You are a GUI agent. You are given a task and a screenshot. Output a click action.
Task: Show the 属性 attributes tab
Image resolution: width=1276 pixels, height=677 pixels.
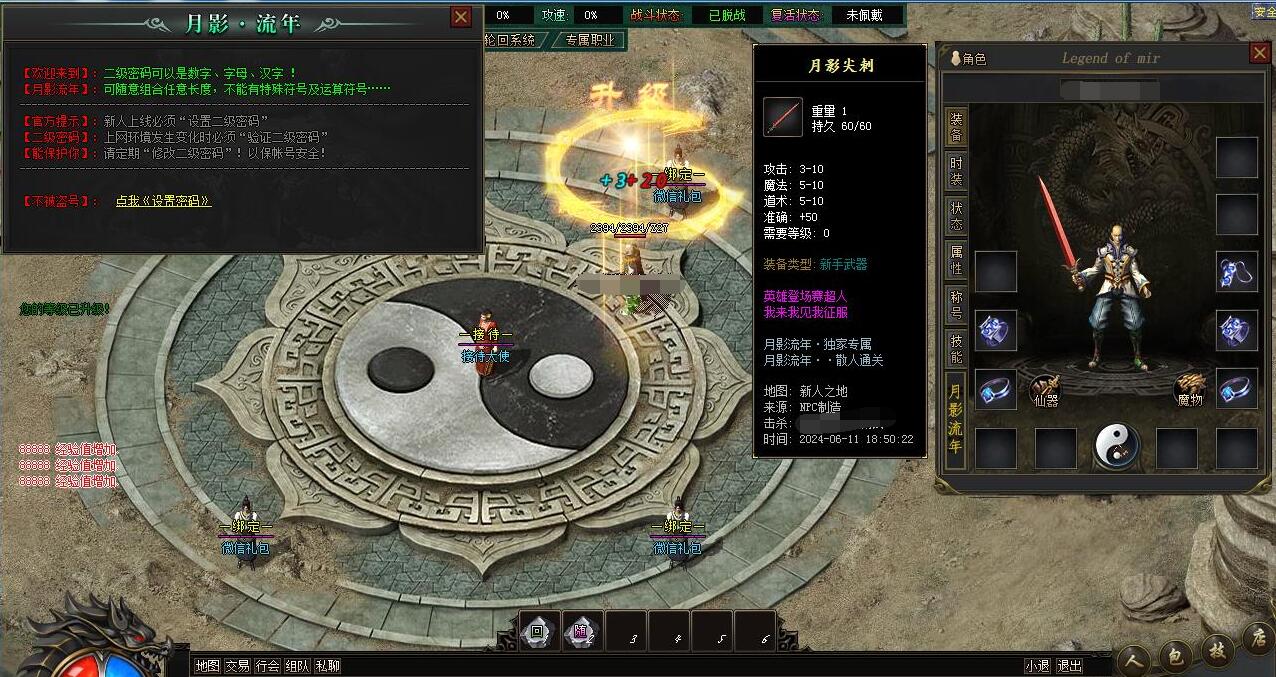(957, 263)
